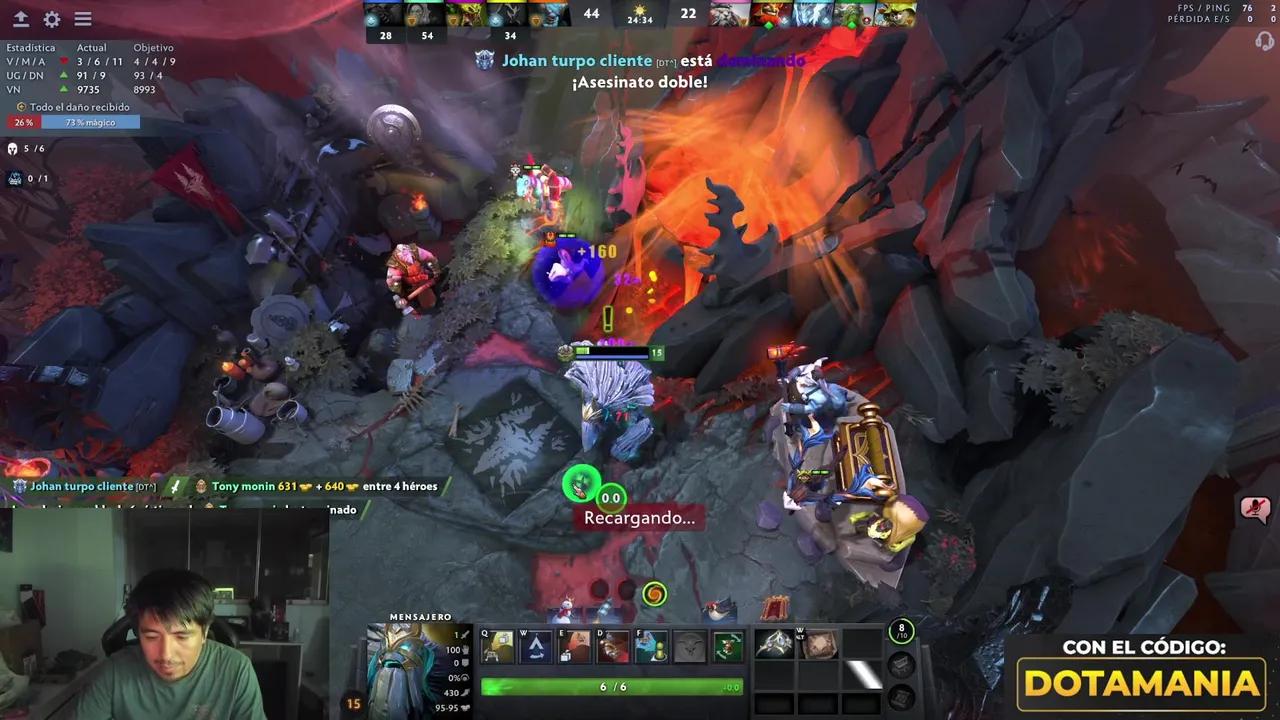Image resolution: width=1280 pixels, height=720 pixels.
Task: Activate the courier's Q return-to-base ability
Action: (x=497, y=647)
